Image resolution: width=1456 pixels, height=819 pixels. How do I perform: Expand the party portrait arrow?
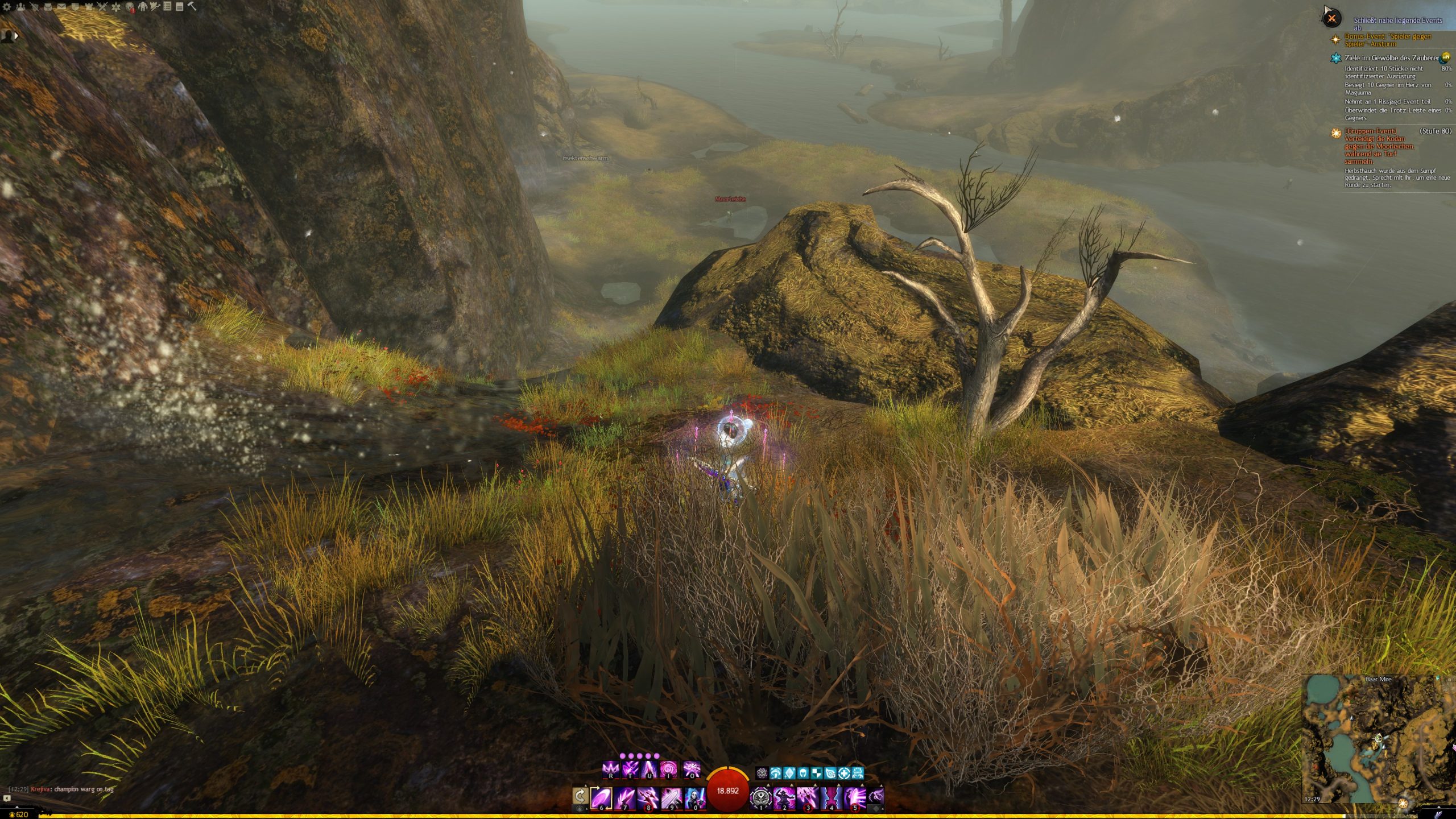point(16,35)
